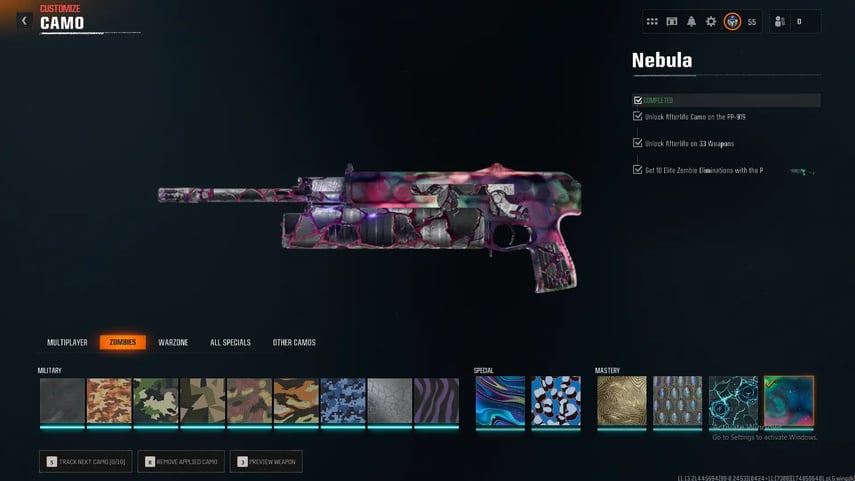855x481 pixels.
Task: Open Preview Weapon
Action: click(265, 461)
